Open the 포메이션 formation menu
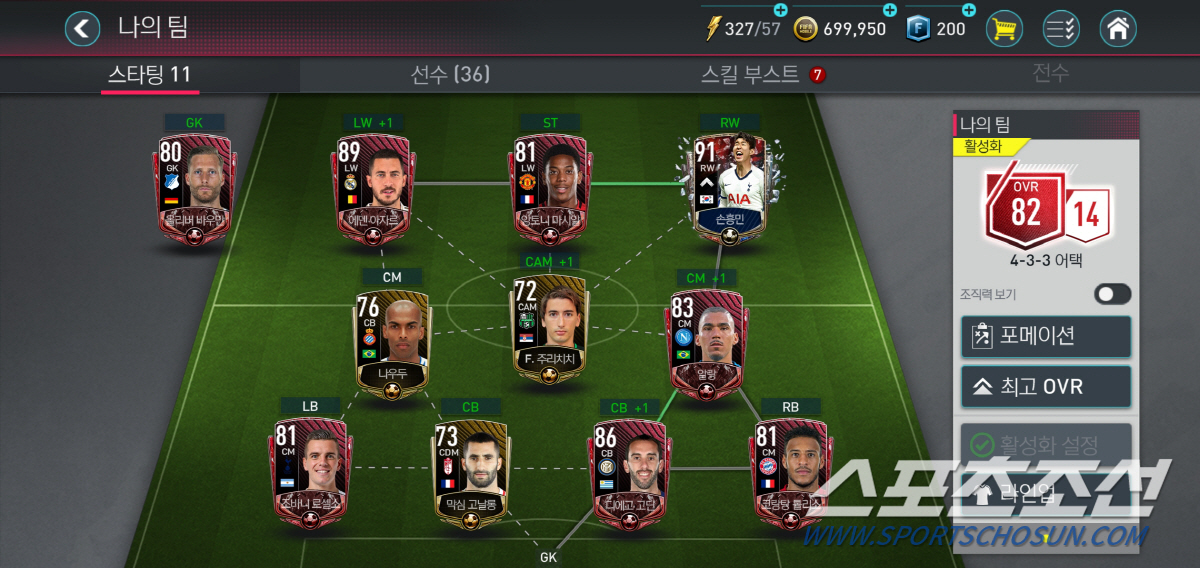The image size is (1200, 568). [x=1045, y=337]
